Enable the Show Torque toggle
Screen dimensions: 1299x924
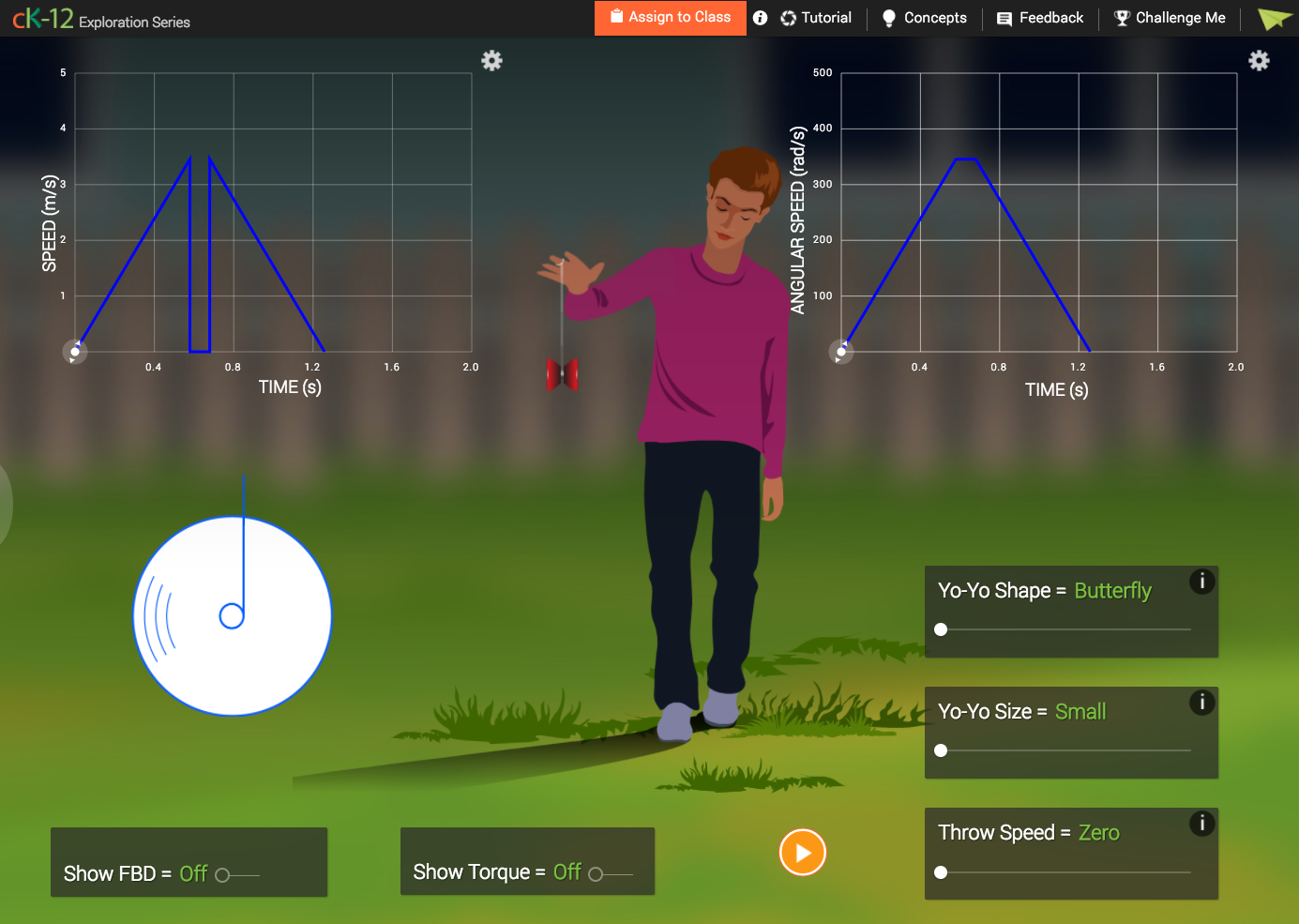597,872
